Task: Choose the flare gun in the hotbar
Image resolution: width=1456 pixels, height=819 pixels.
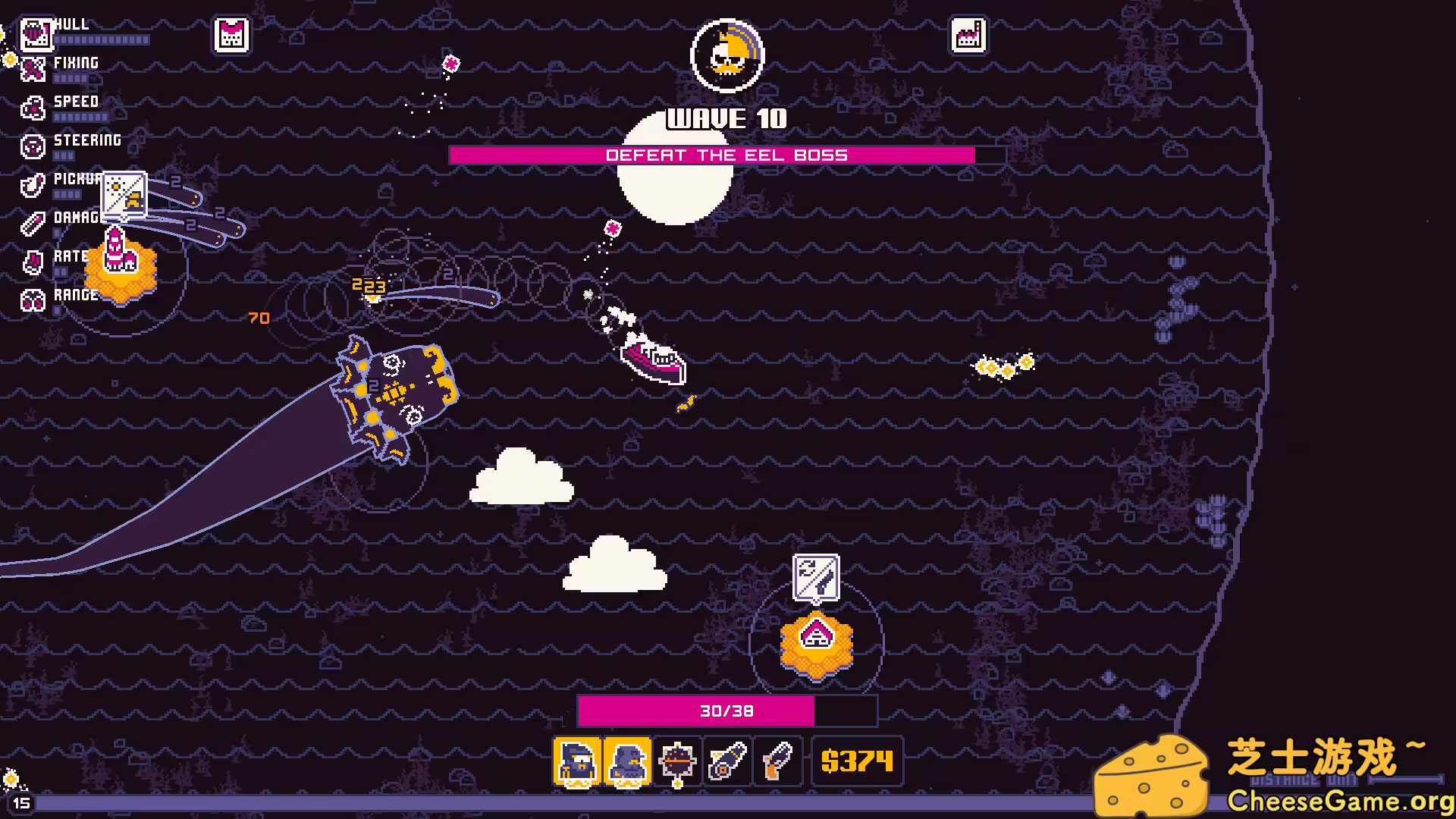Action: tap(777, 761)
